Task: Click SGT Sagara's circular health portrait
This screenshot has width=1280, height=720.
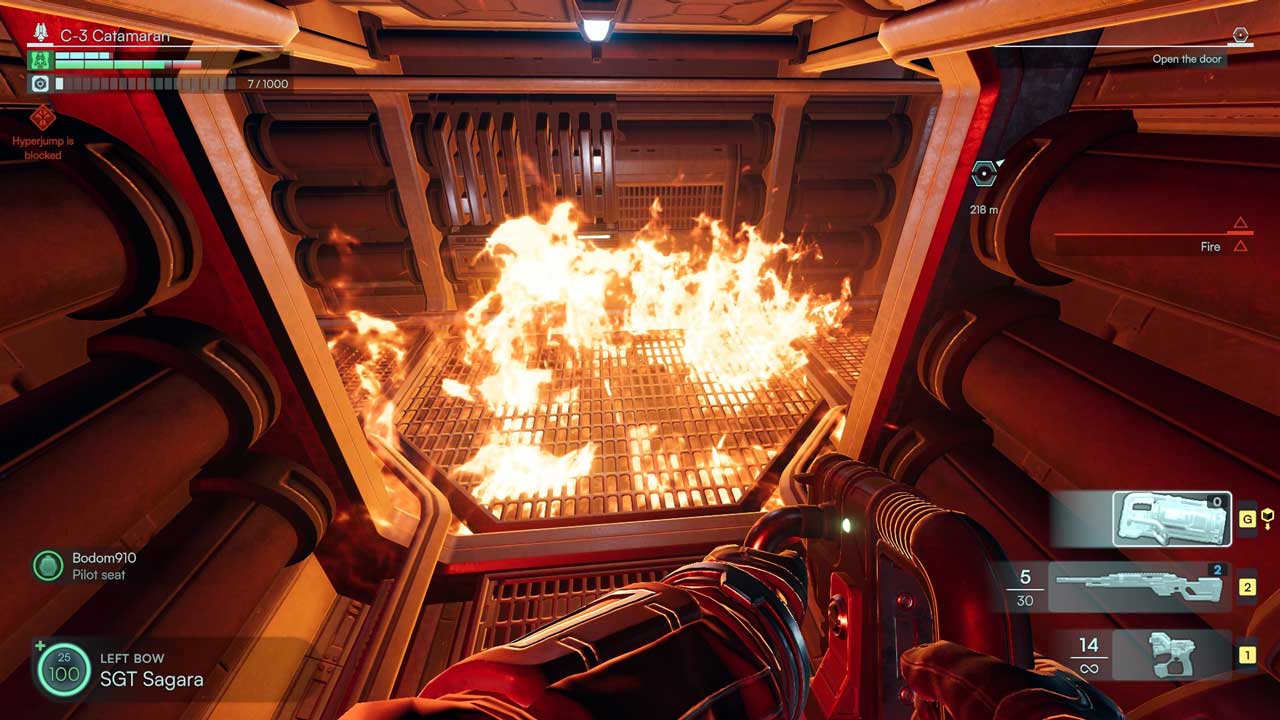Action: [x=64, y=669]
